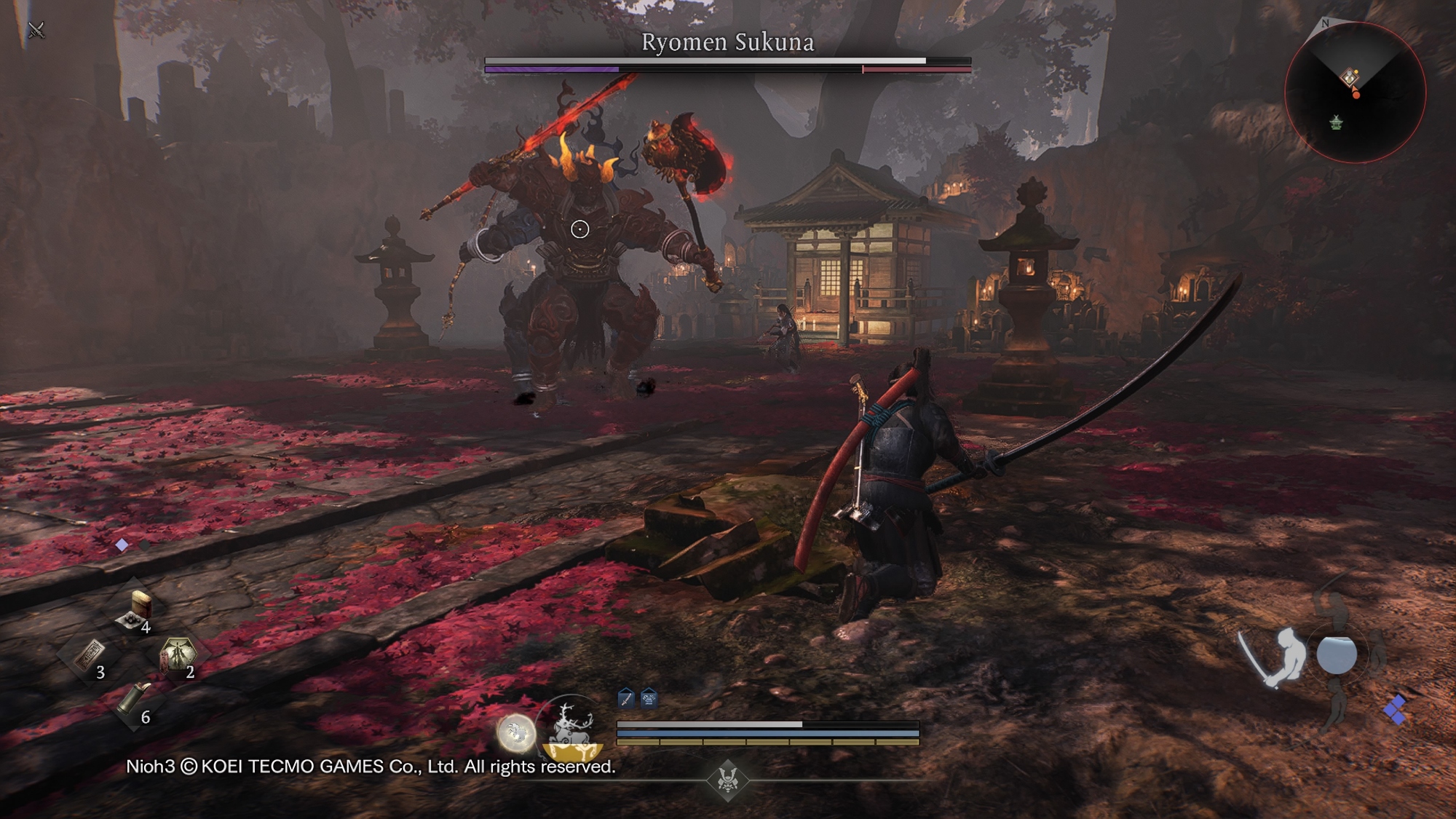Click the blue diamond cluster indicator

click(x=1395, y=708)
